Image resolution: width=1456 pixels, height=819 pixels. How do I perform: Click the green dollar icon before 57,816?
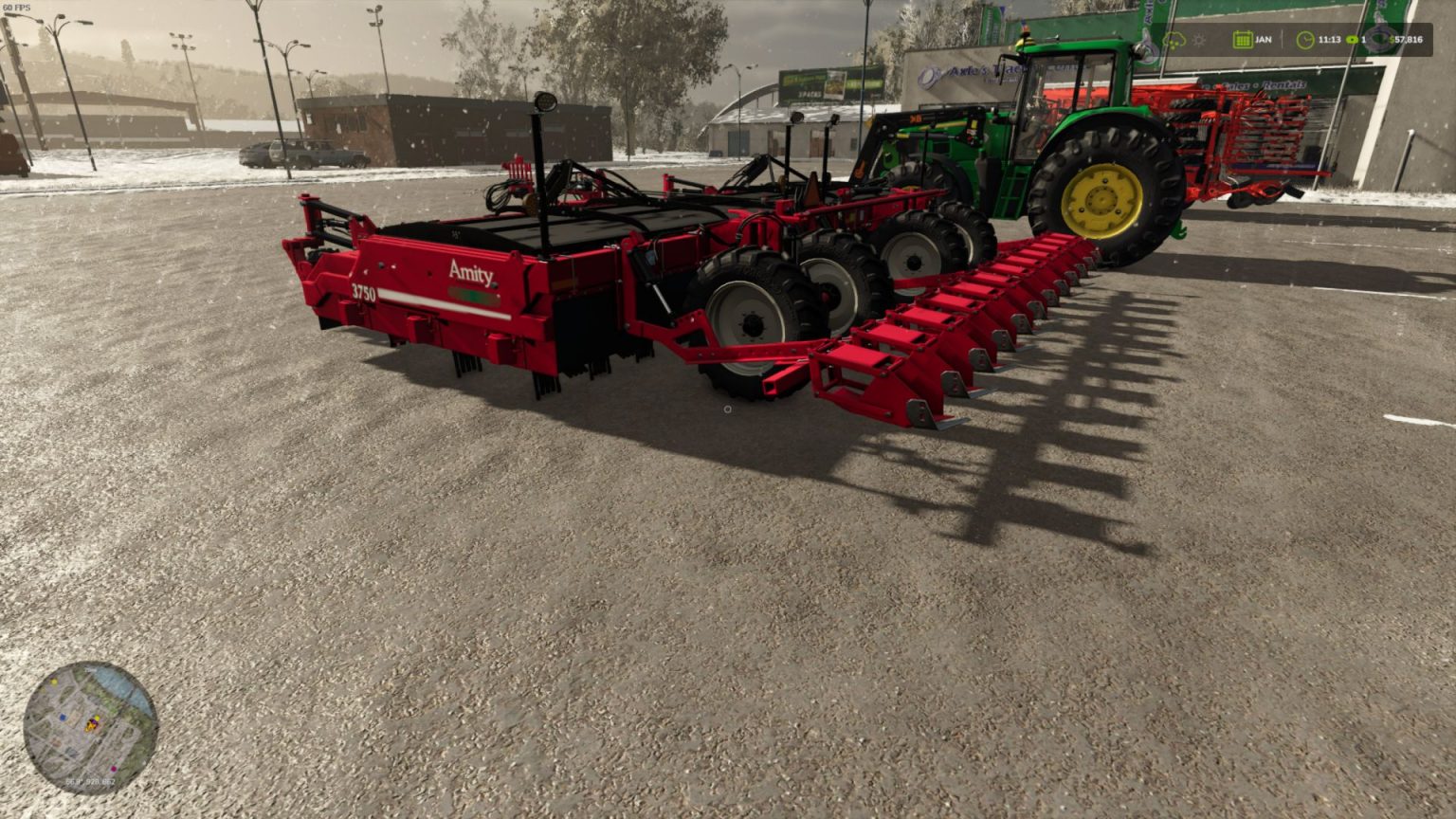click(1392, 40)
